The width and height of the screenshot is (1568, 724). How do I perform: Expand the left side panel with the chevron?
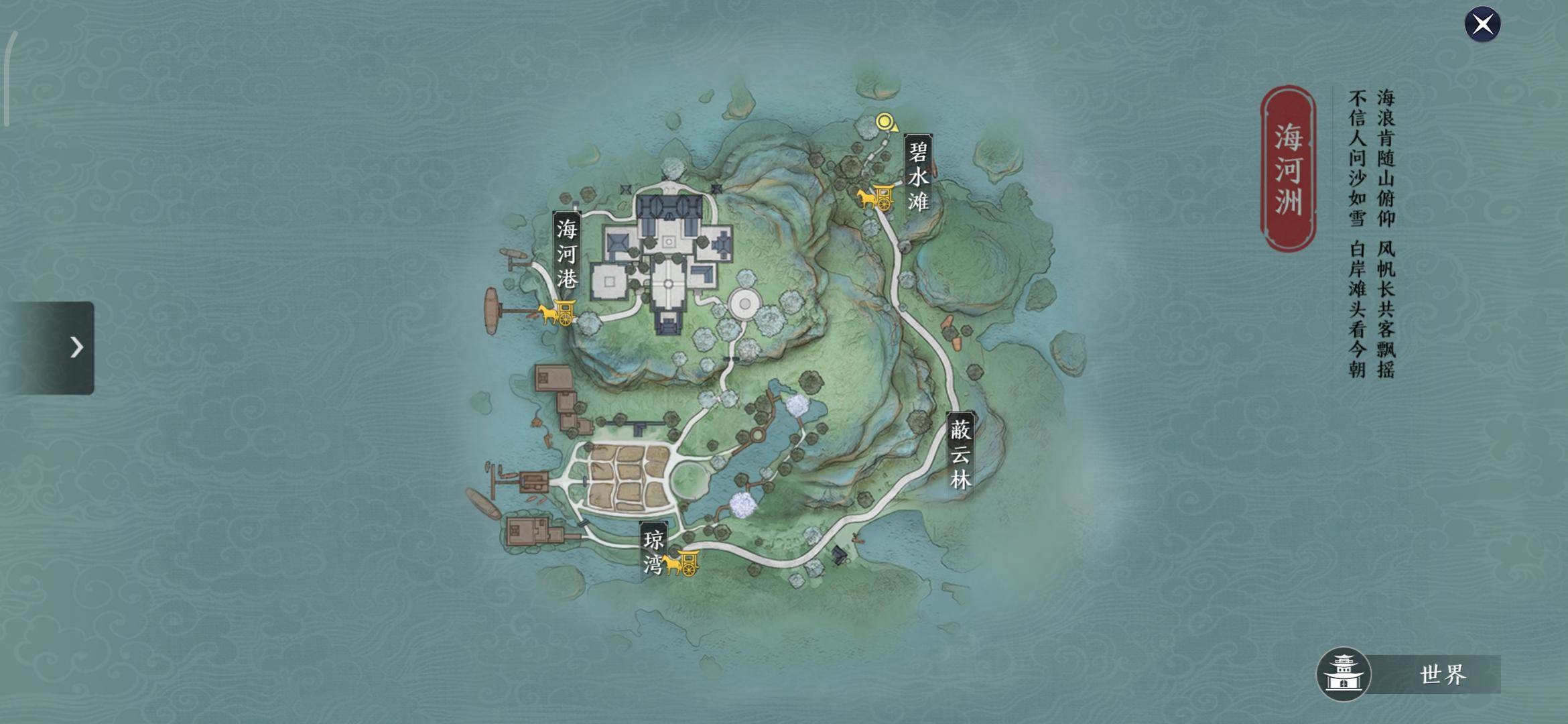76,348
